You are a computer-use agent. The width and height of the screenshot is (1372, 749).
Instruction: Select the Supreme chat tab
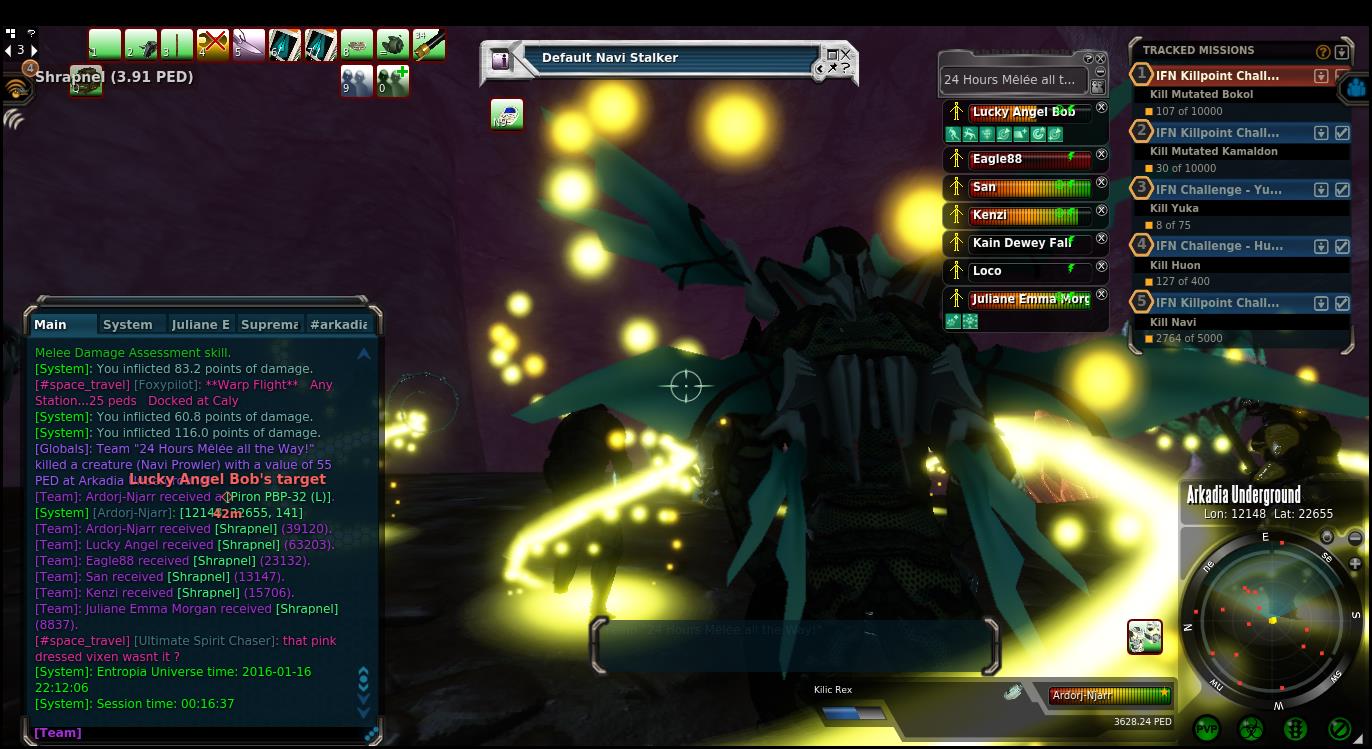(x=269, y=325)
